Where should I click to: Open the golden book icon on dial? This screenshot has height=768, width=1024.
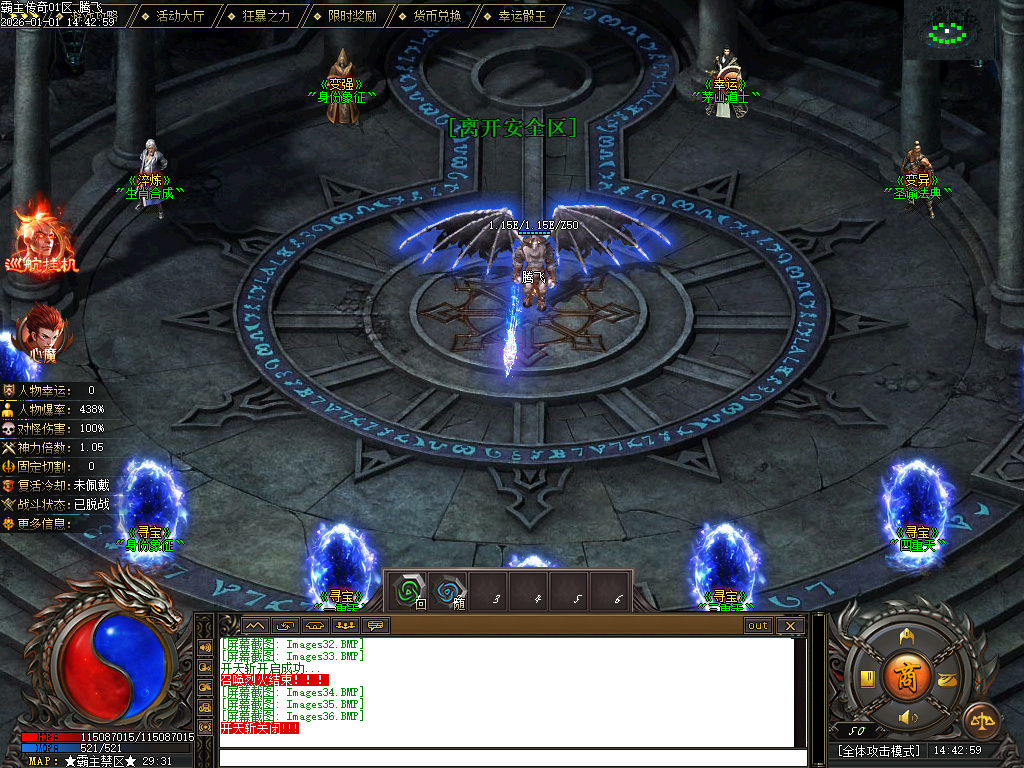coord(868,679)
